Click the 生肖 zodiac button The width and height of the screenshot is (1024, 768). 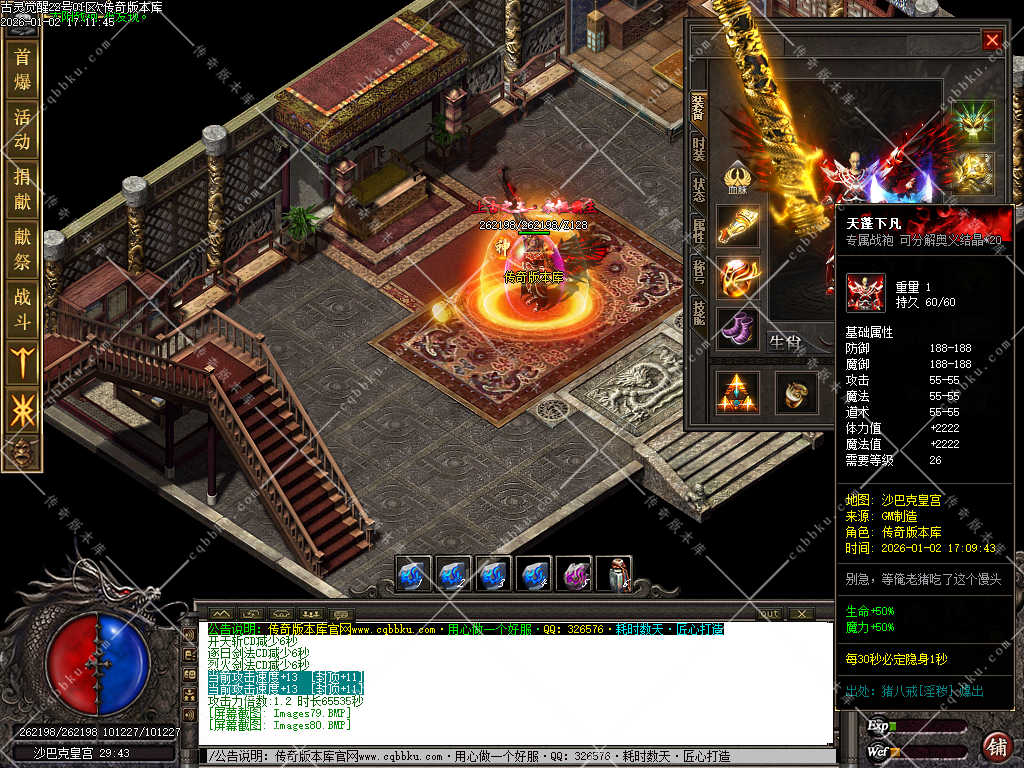(785, 343)
